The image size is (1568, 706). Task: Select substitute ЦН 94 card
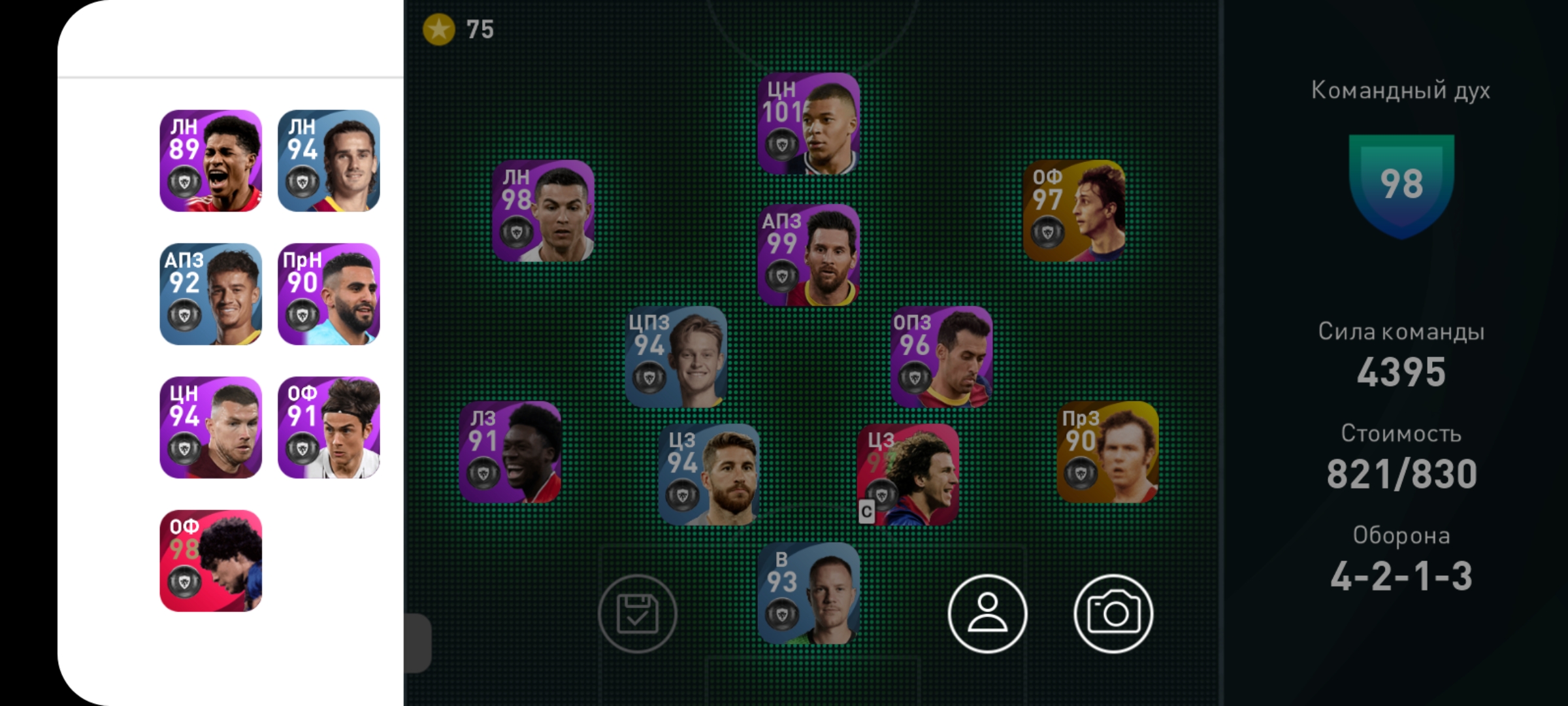[211, 428]
